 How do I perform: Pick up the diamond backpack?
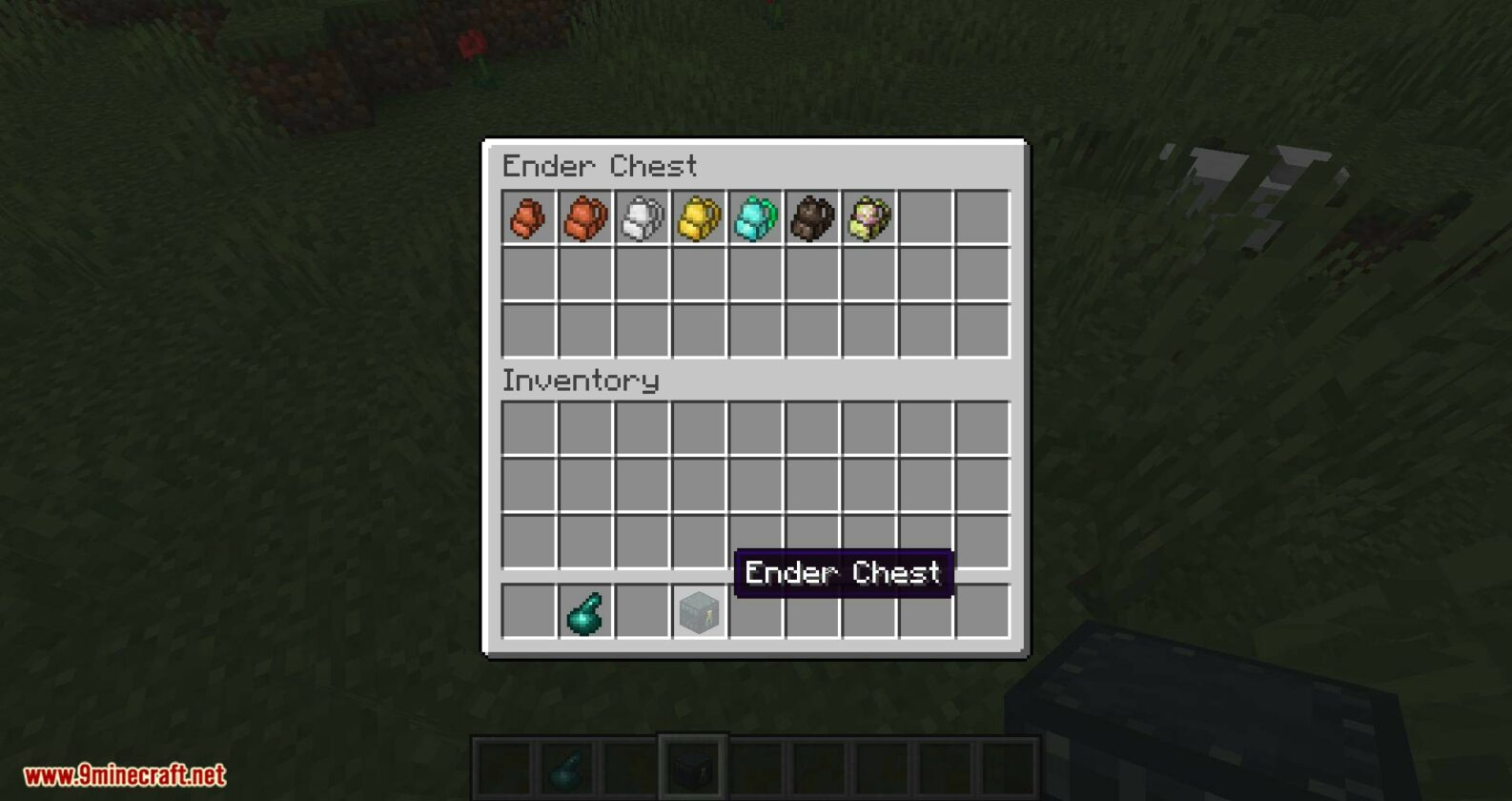(755, 219)
